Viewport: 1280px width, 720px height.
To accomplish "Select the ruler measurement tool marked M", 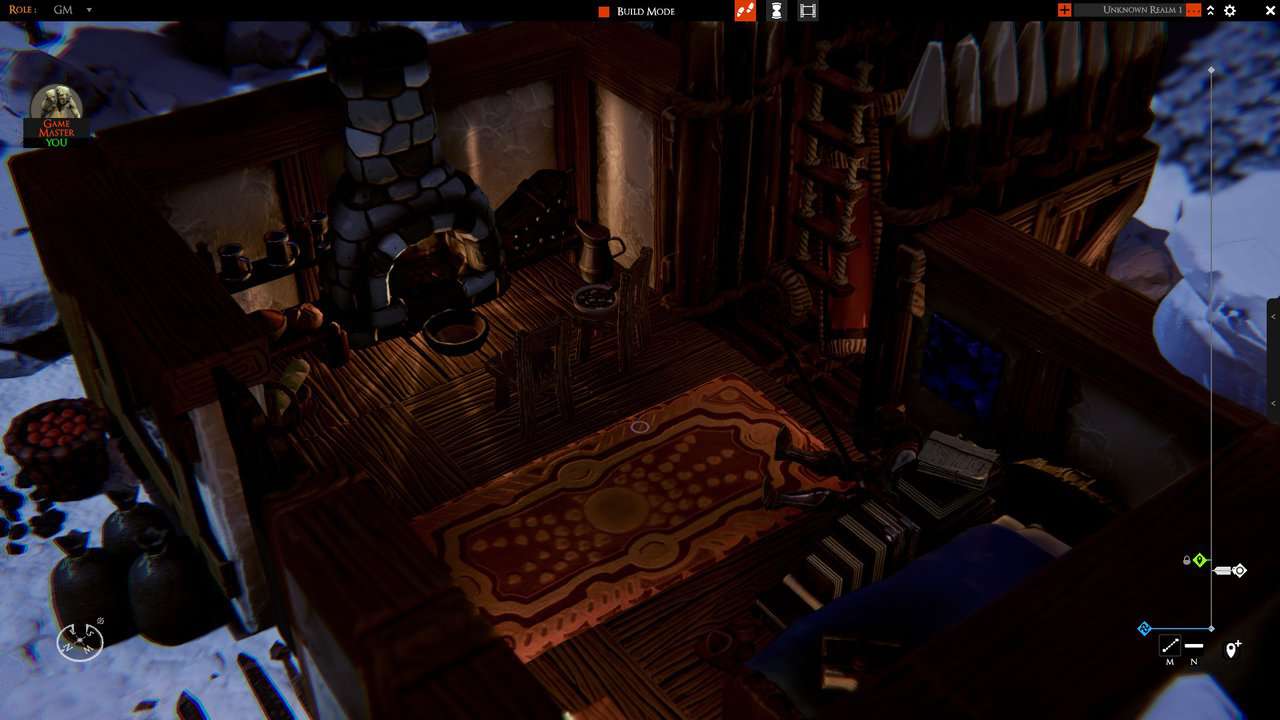I will point(1170,643).
